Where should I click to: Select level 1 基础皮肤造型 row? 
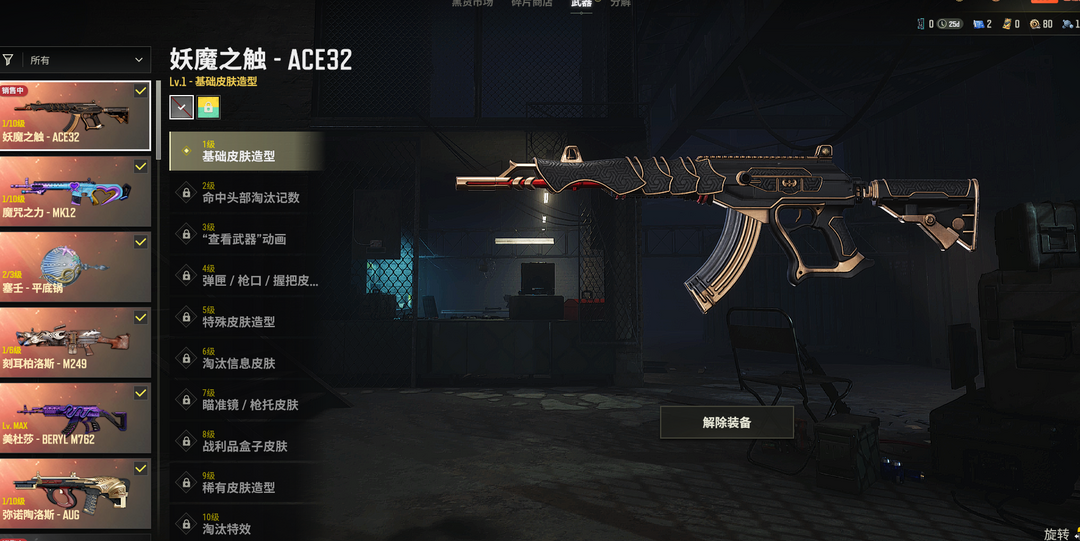(x=246, y=151)
